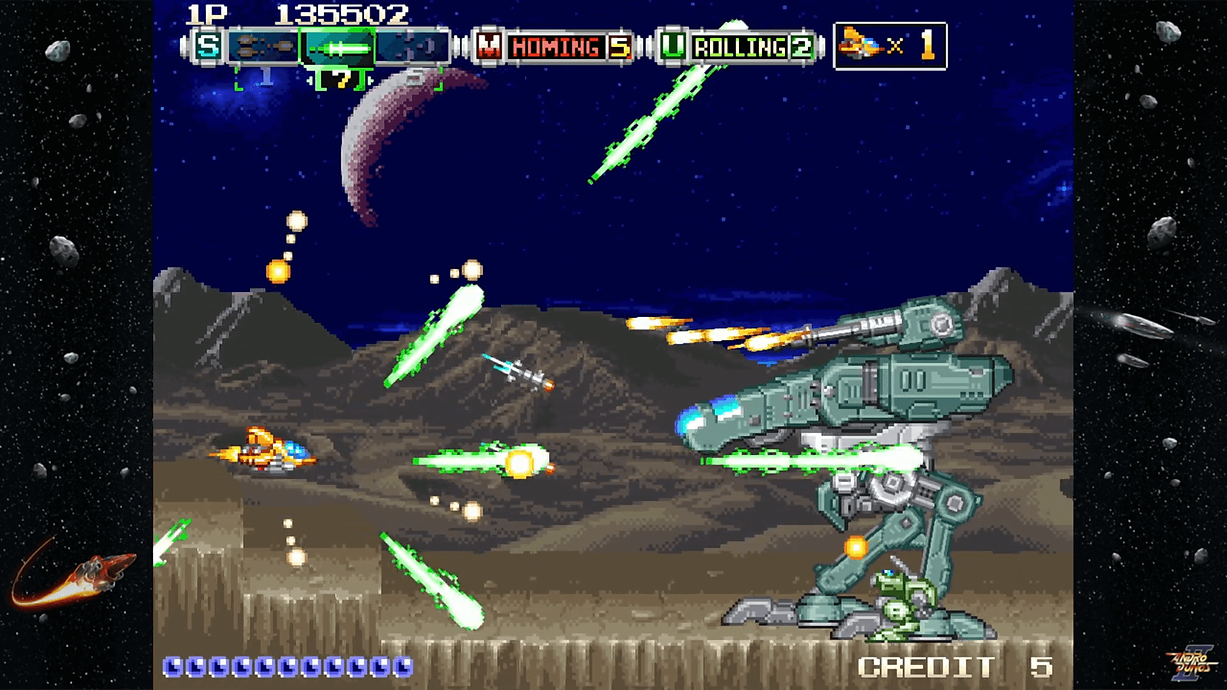Select the highlighted green laser shot slot

(x=338, y=47)
